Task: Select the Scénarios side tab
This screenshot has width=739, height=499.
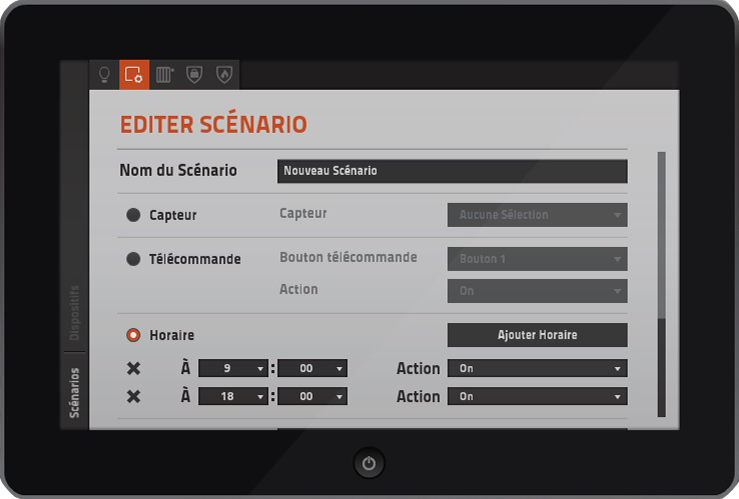Action: (x=74, y=392)
